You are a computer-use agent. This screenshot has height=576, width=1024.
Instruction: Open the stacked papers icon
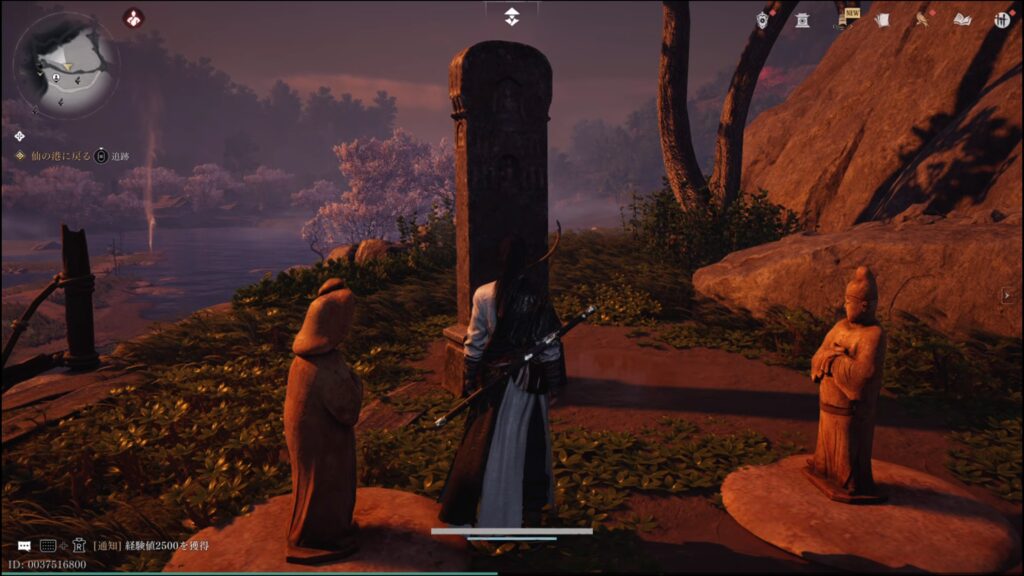(883, 20)
